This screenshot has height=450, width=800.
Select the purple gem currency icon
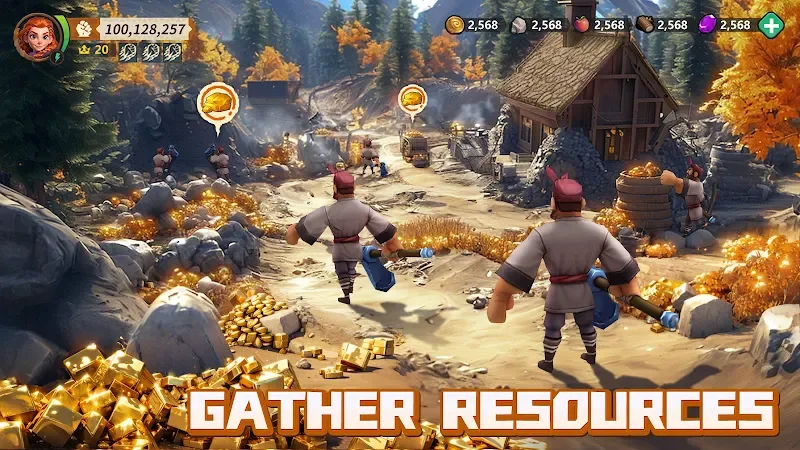tap(706, 25)
